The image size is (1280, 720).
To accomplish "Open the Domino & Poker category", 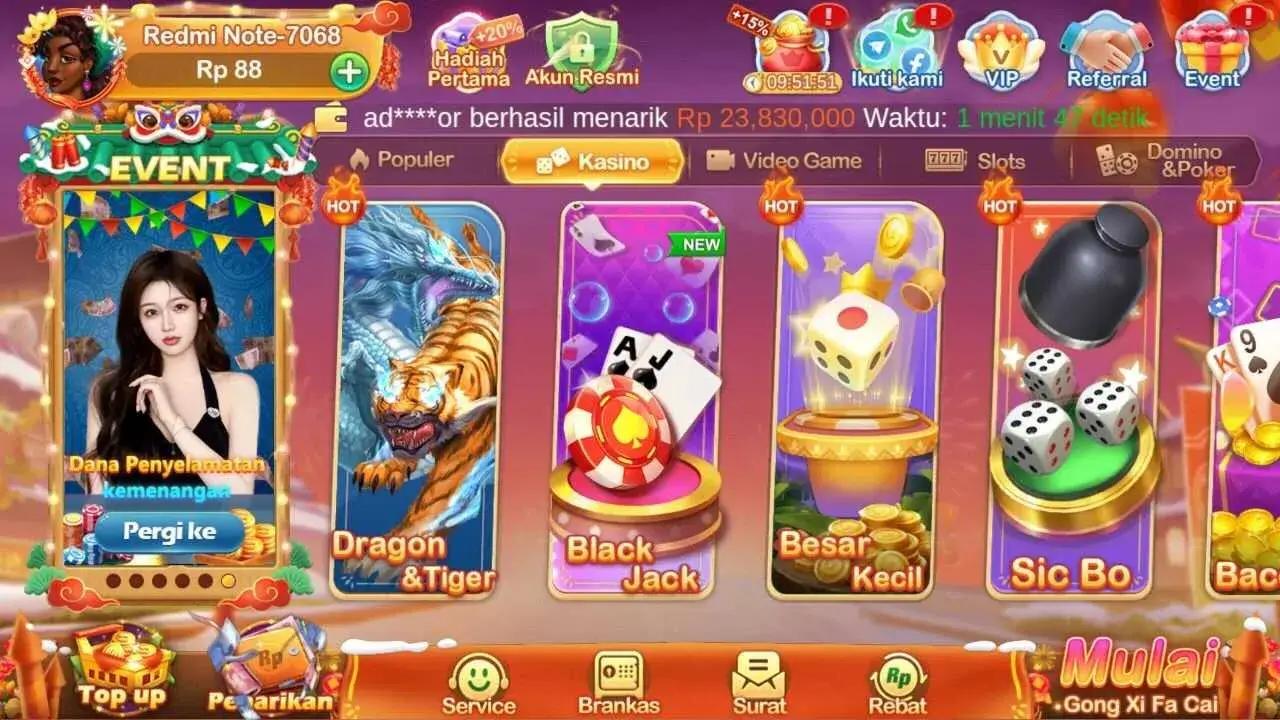I will [x=1160, y=160].
